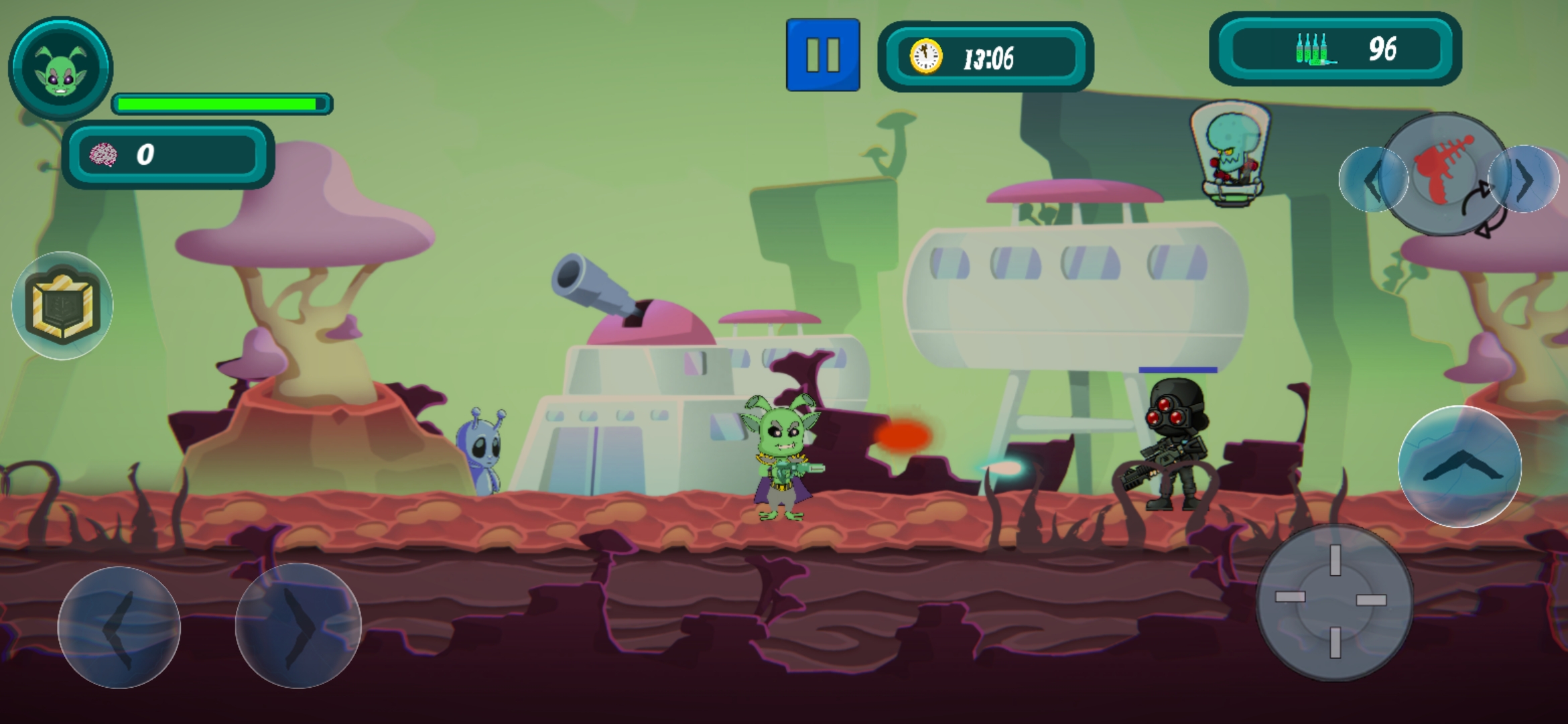Tap the move-left arrow bubble
Viewport: 1568px width, 724px height.
click(119, 627)
